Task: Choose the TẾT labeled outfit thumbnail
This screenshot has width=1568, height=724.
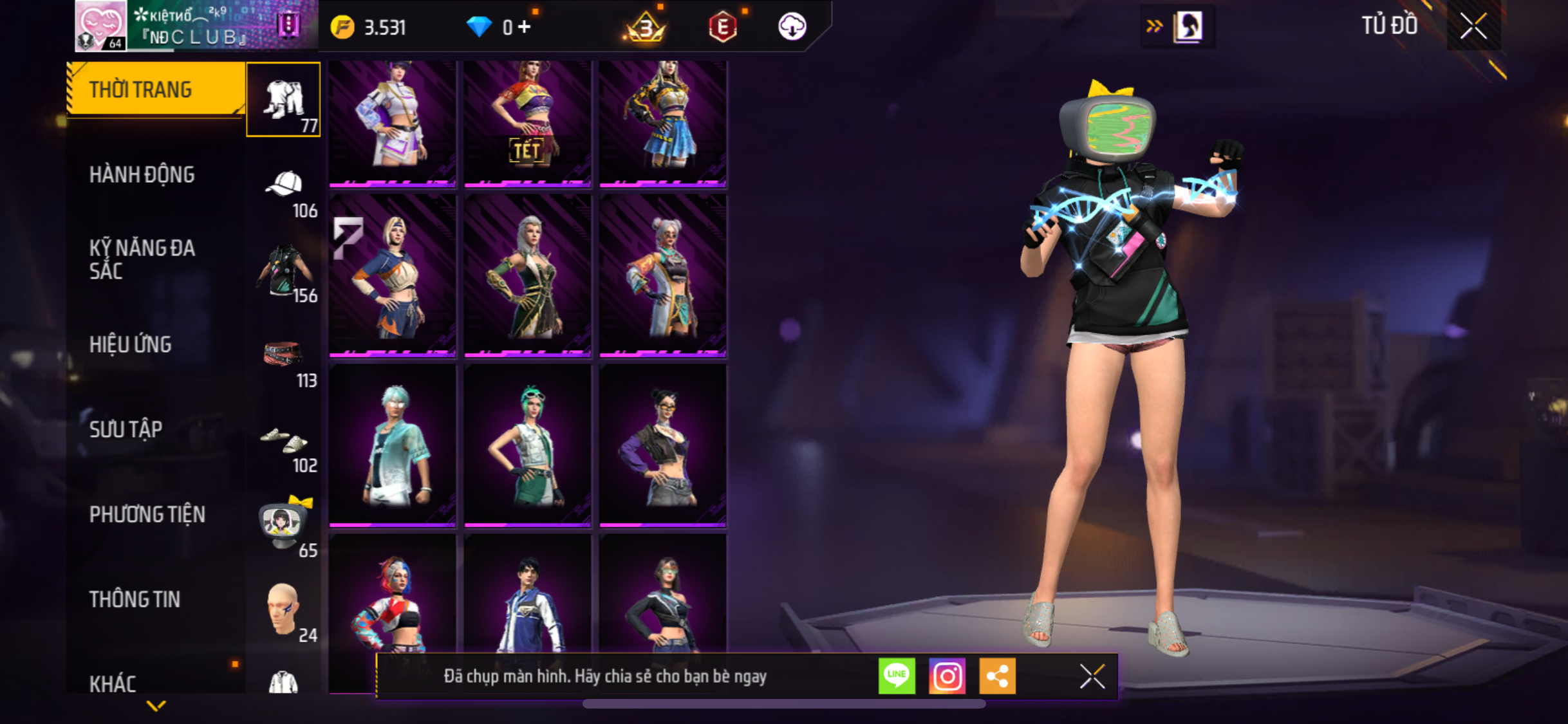Action: 527,122
